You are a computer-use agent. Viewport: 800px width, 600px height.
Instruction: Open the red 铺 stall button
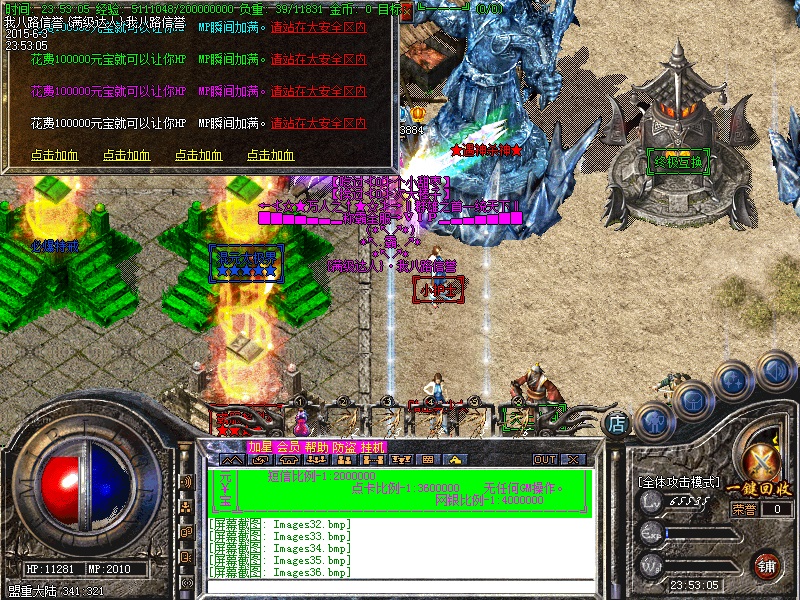tap(767, 564)
